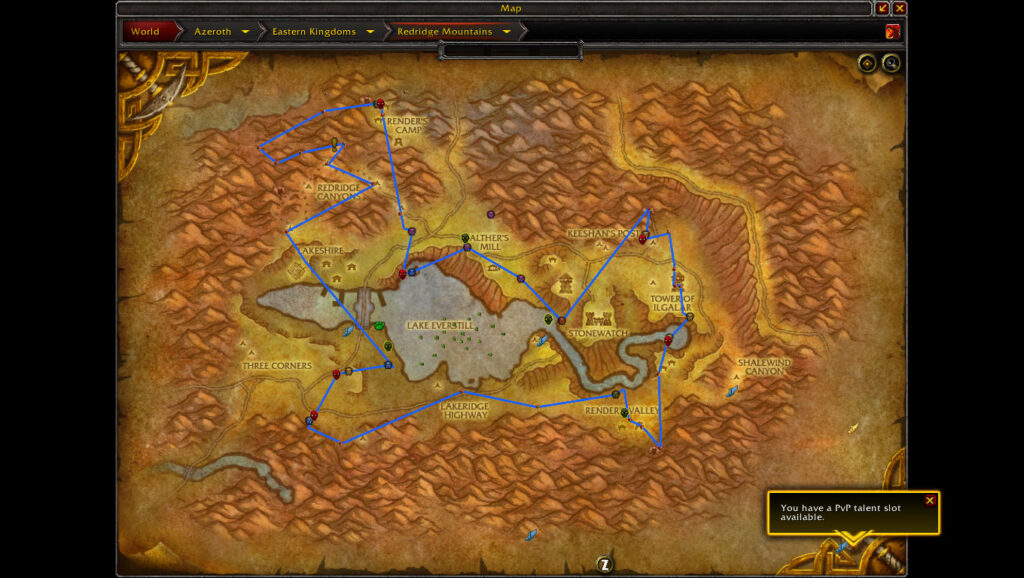
Task: Click the map pin tracking button
Action: (x=867, y=64)
